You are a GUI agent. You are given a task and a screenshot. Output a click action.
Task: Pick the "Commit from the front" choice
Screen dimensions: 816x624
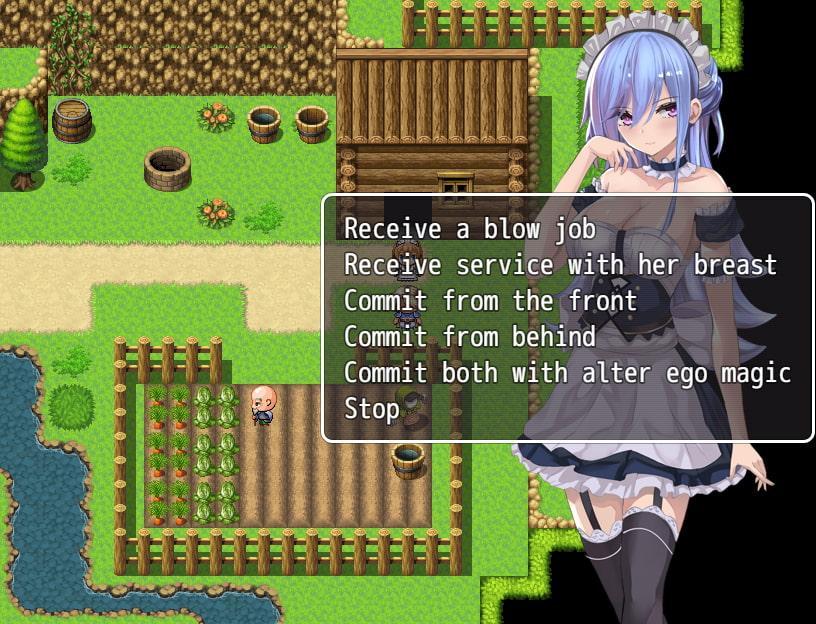[x=490, y=301]
